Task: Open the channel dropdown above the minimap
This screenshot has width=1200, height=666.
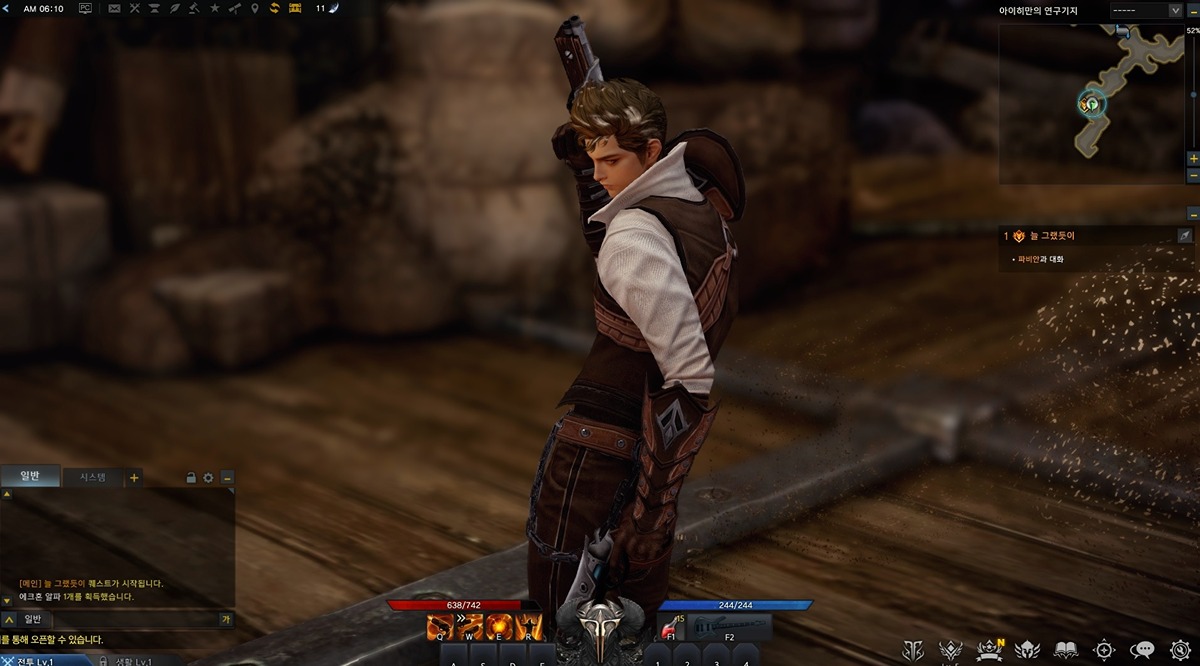Action: (1146, 10)
